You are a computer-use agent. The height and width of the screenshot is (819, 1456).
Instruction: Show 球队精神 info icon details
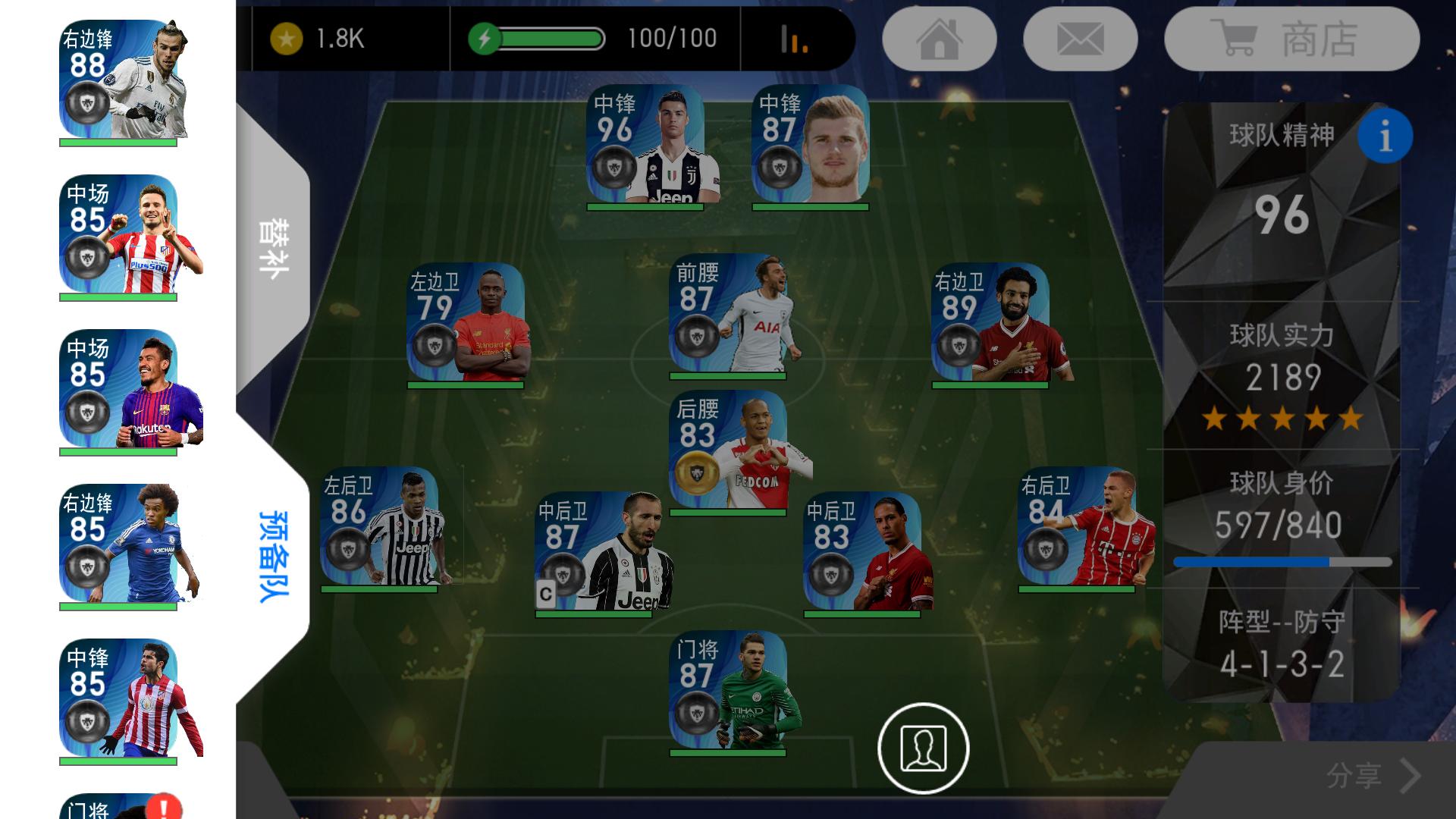tap(1385, 136)
